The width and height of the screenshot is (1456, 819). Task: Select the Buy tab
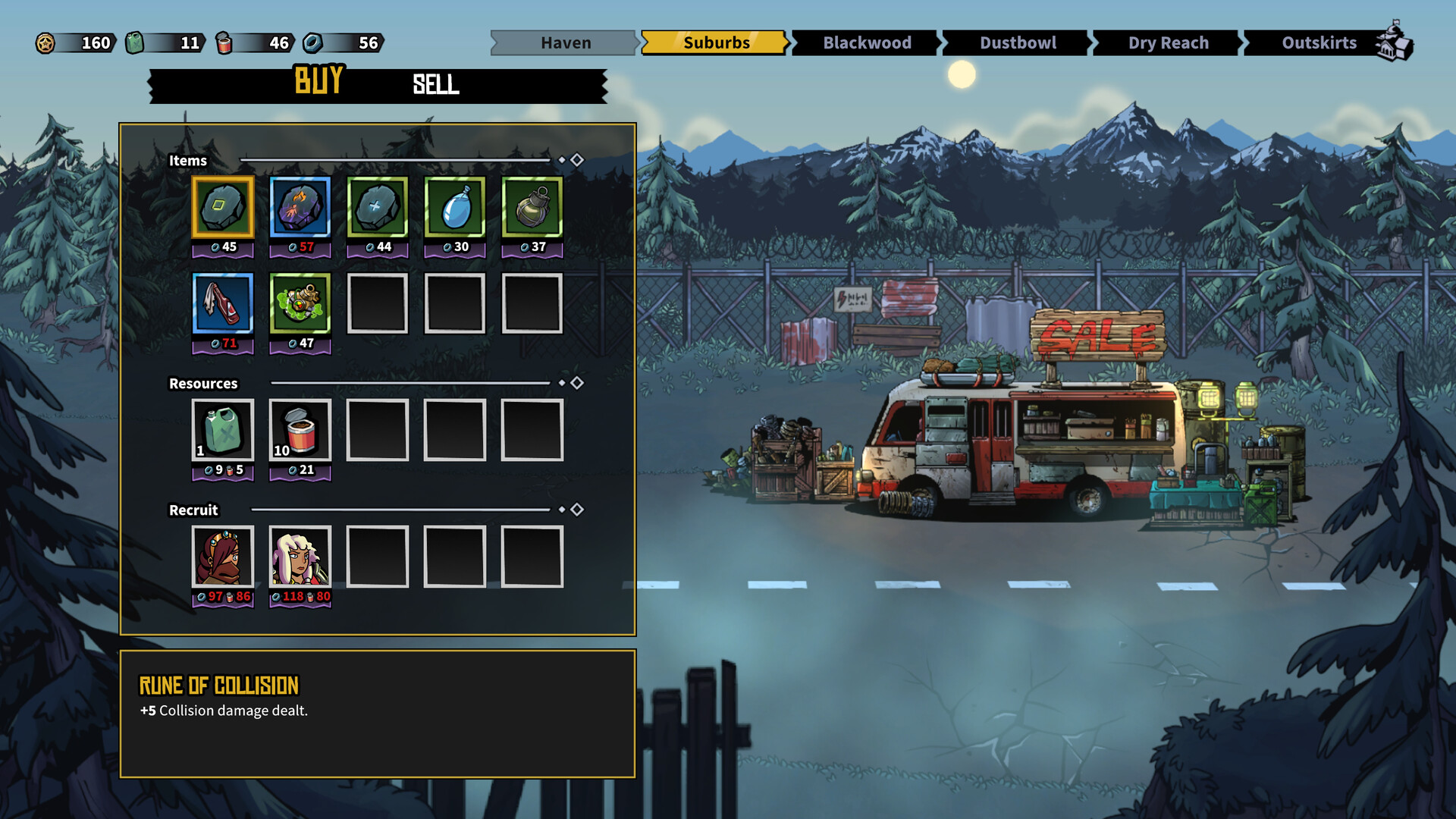click(318, 80)
